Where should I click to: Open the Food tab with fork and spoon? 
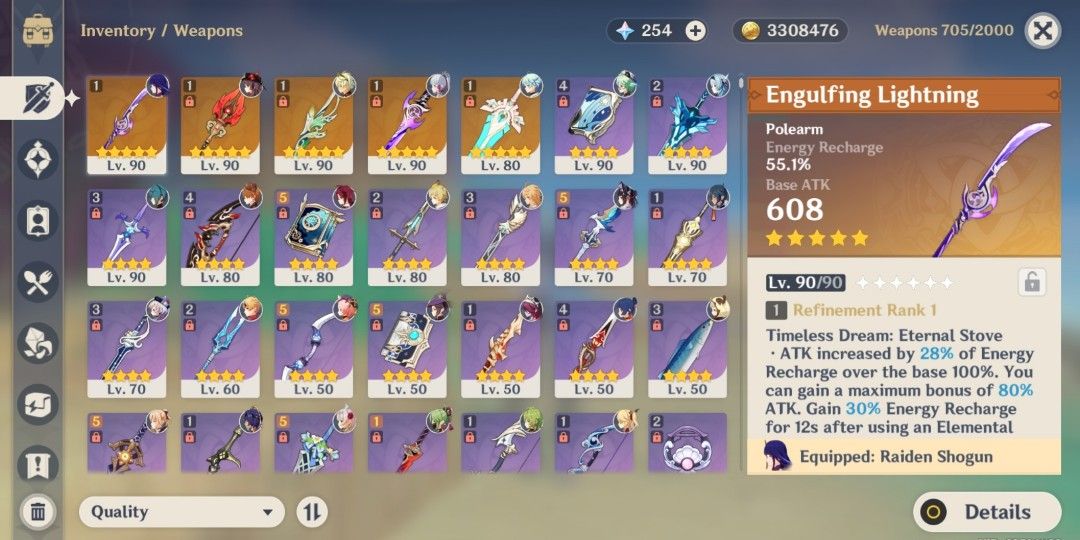pos(38,284)
